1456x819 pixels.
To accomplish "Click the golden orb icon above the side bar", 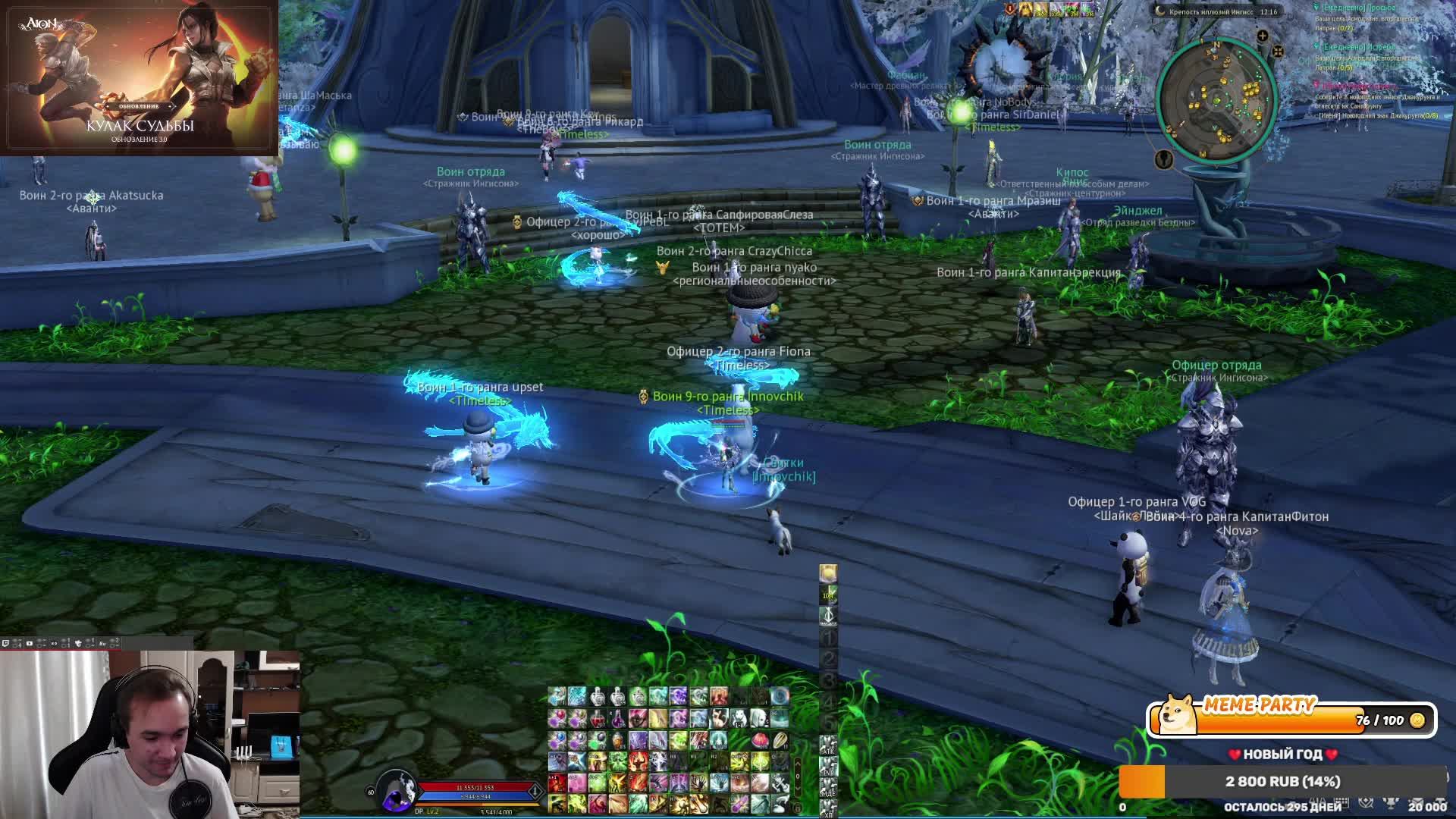I will 828,573.
